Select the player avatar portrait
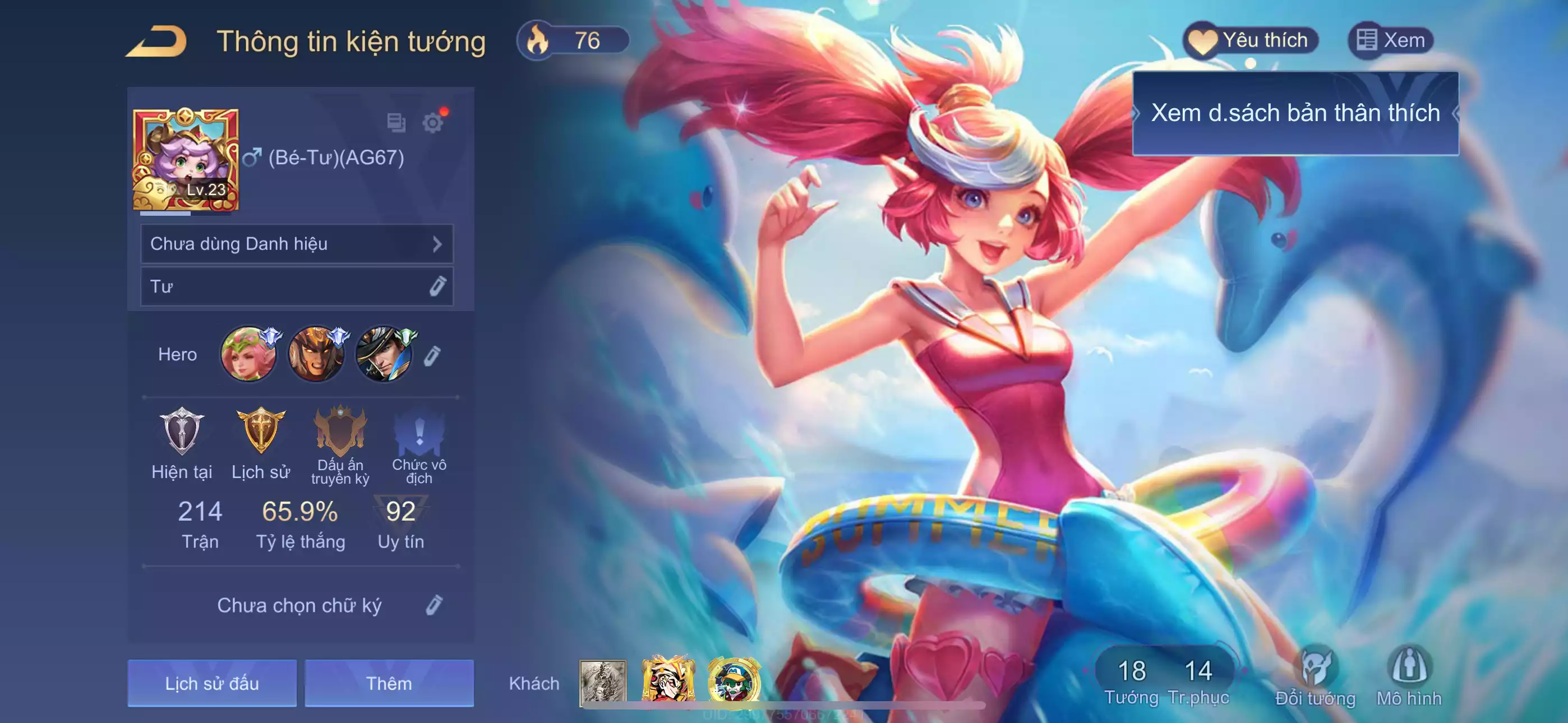This screenshot has width=1568, height=723. coord(186,159)
